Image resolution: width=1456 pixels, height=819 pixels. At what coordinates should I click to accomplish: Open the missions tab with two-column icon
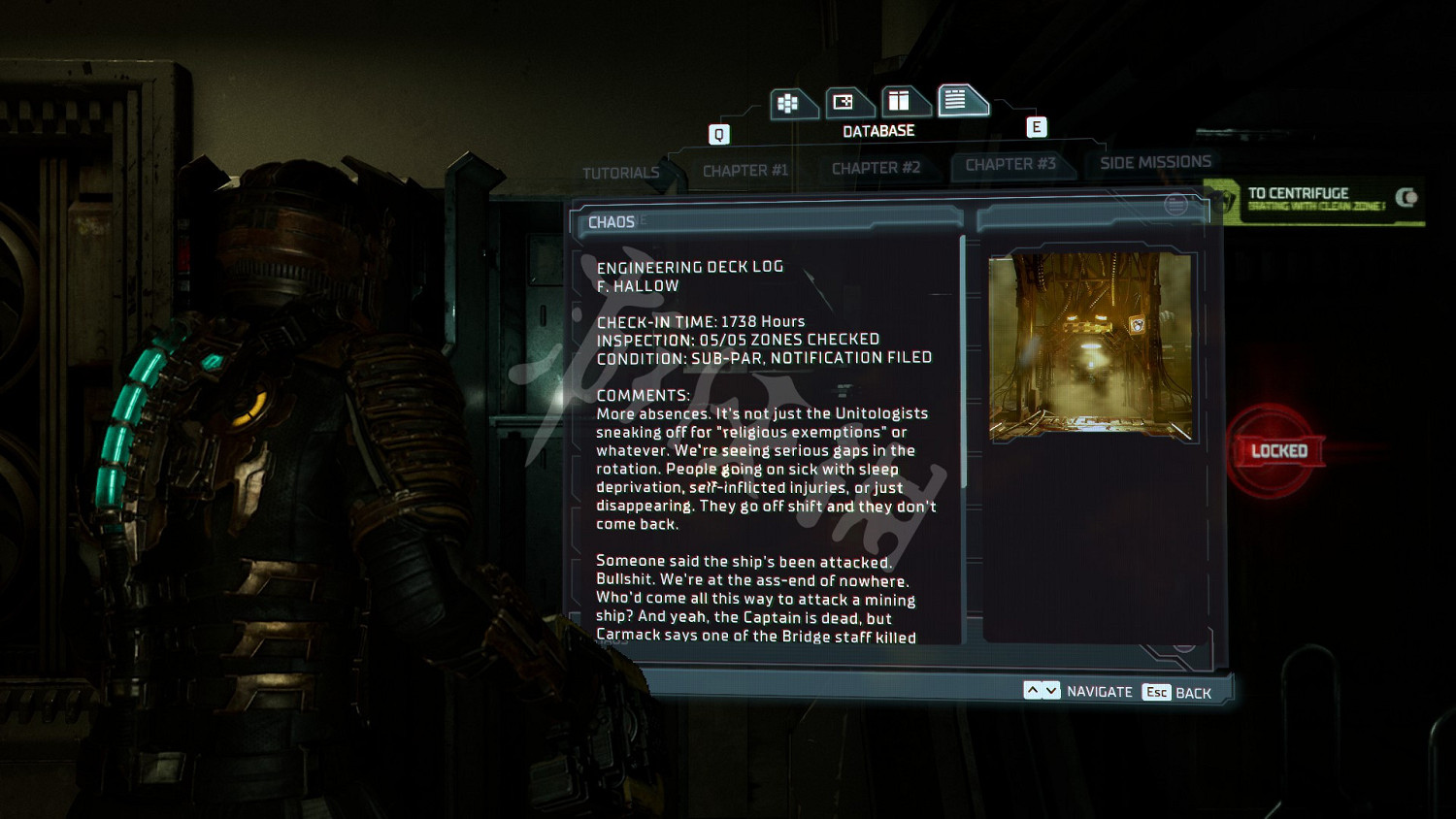point(900,101)
